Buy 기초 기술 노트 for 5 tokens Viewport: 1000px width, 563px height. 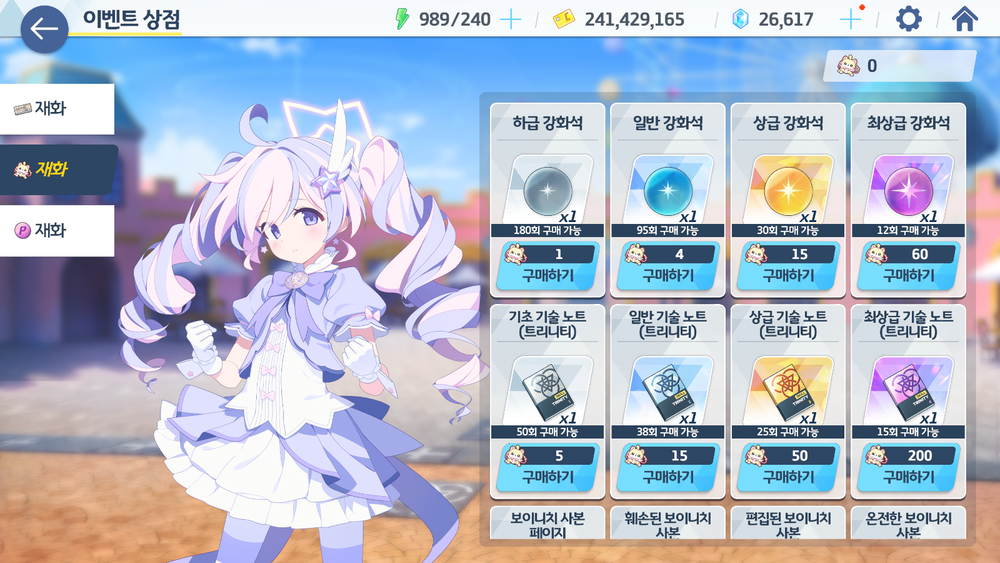pyautogui.click(x=547, y=476)
